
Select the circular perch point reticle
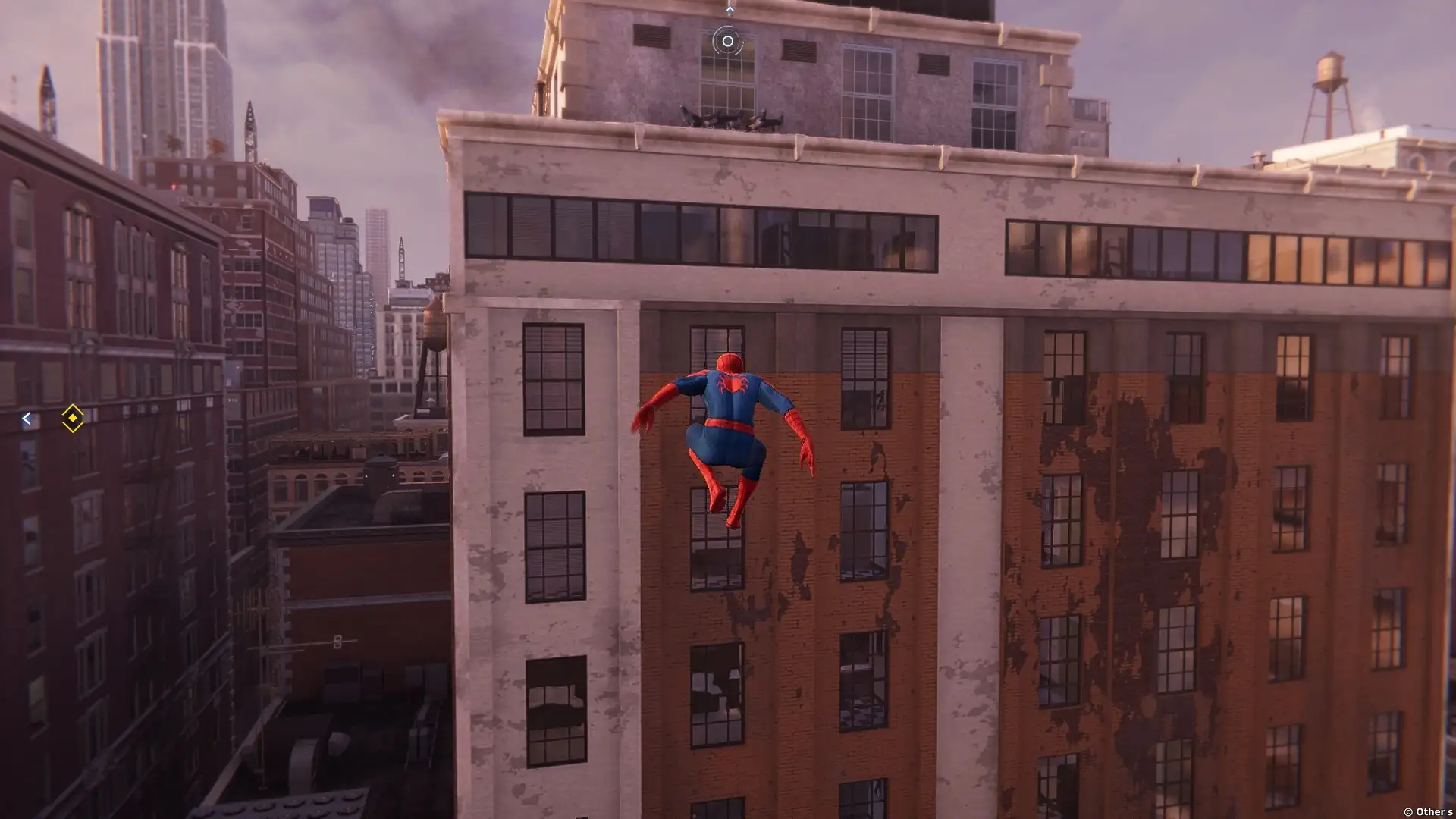tap(727, 42)
